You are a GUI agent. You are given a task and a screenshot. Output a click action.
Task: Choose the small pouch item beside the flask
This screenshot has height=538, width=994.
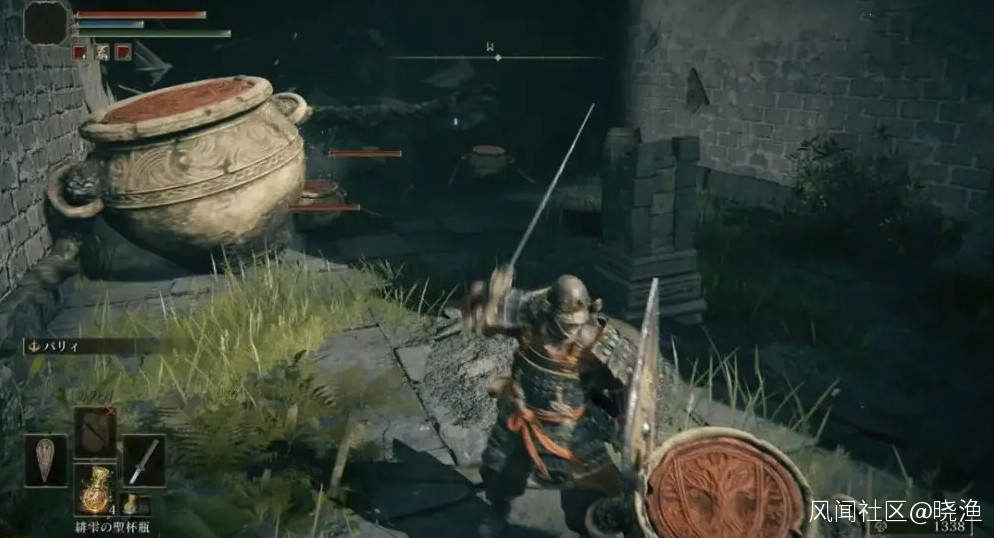click(x=131, y=504)
